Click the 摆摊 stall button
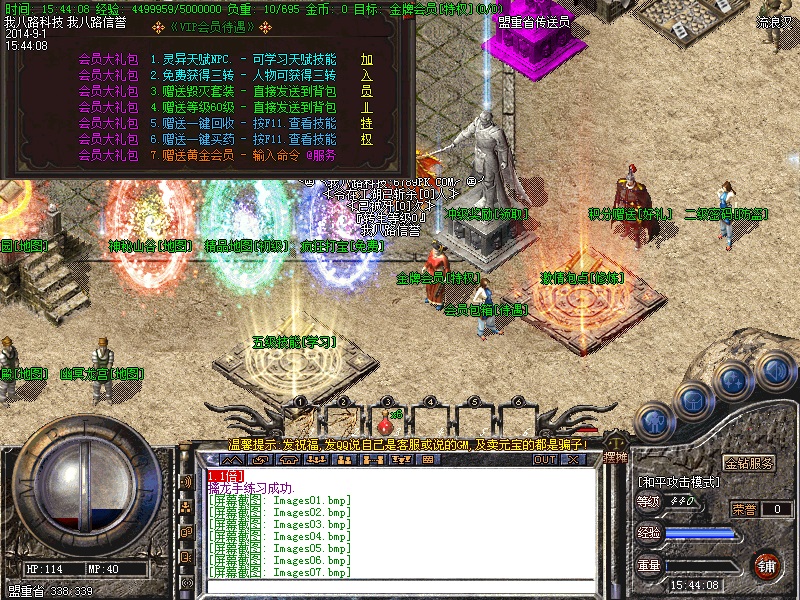 (x=617, y=457)
